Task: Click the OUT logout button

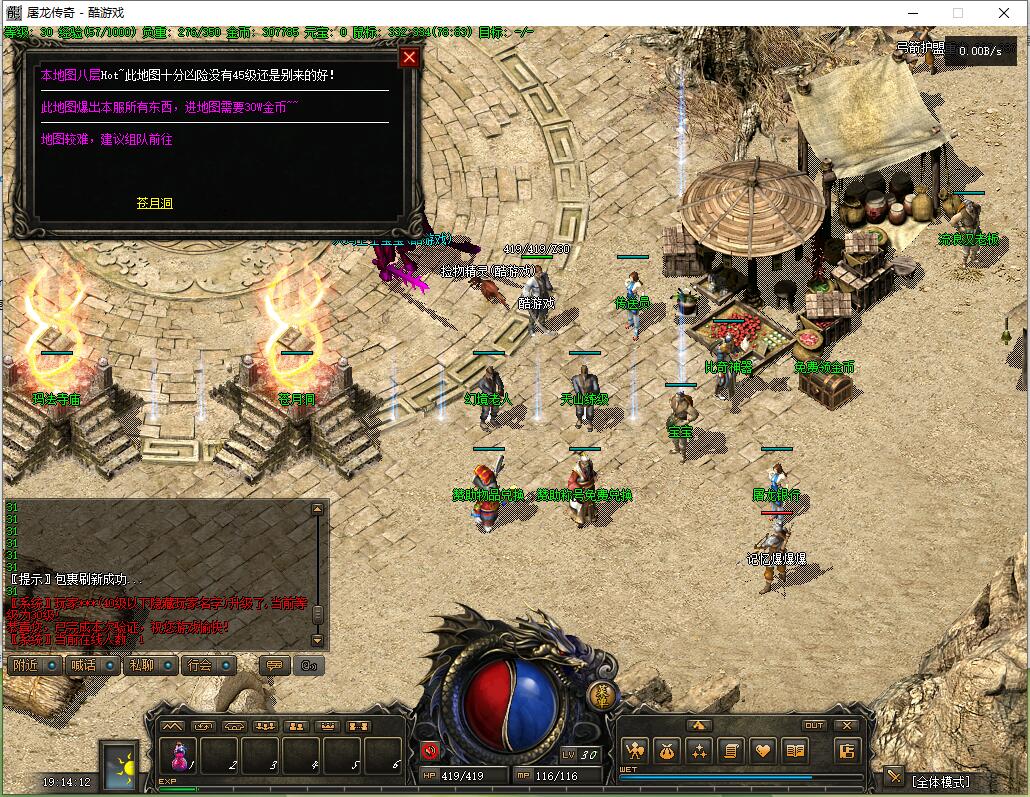Action: click(814, 725)
